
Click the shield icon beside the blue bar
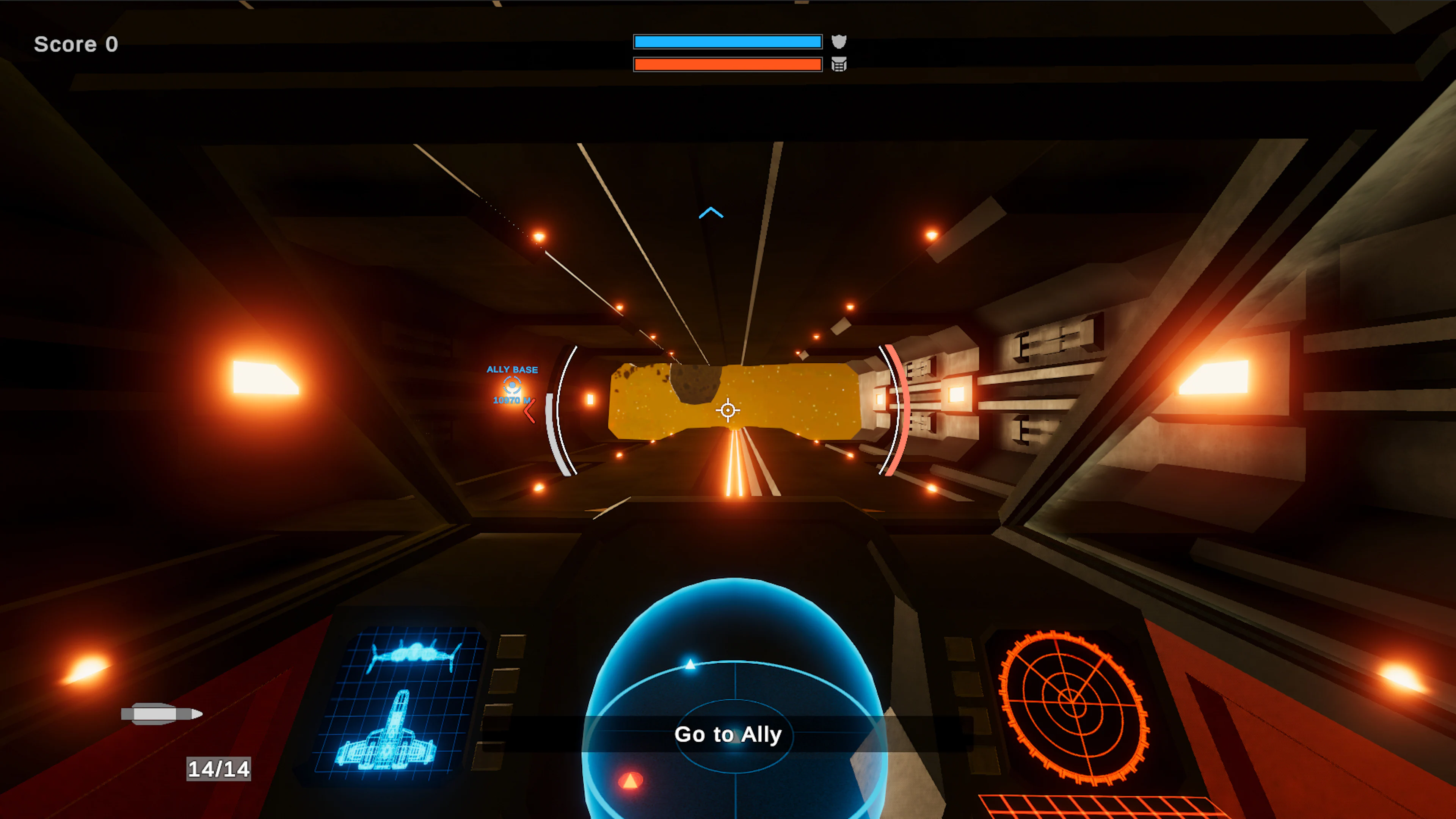839,42
